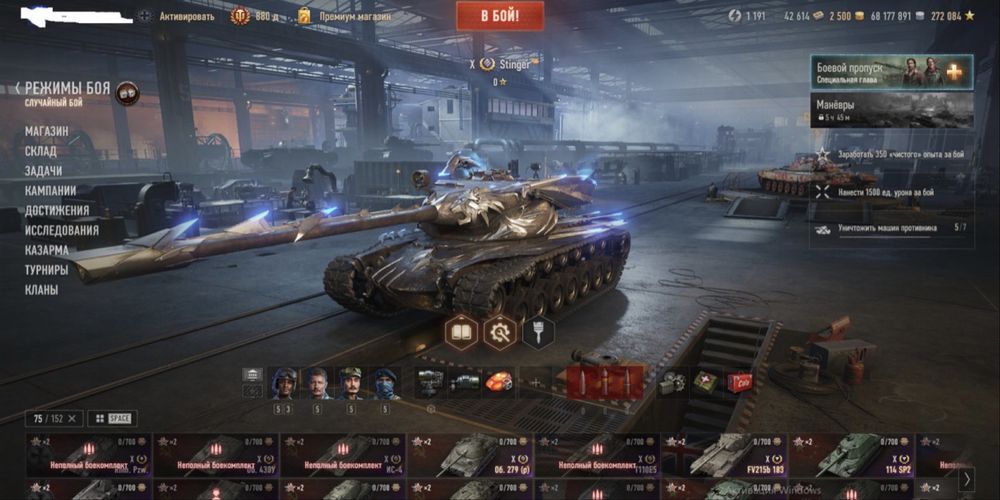1000x500 pixels.
Task: Open the ИССЛЕДОВАНИЯ research tree
Action: click(62, 230)
